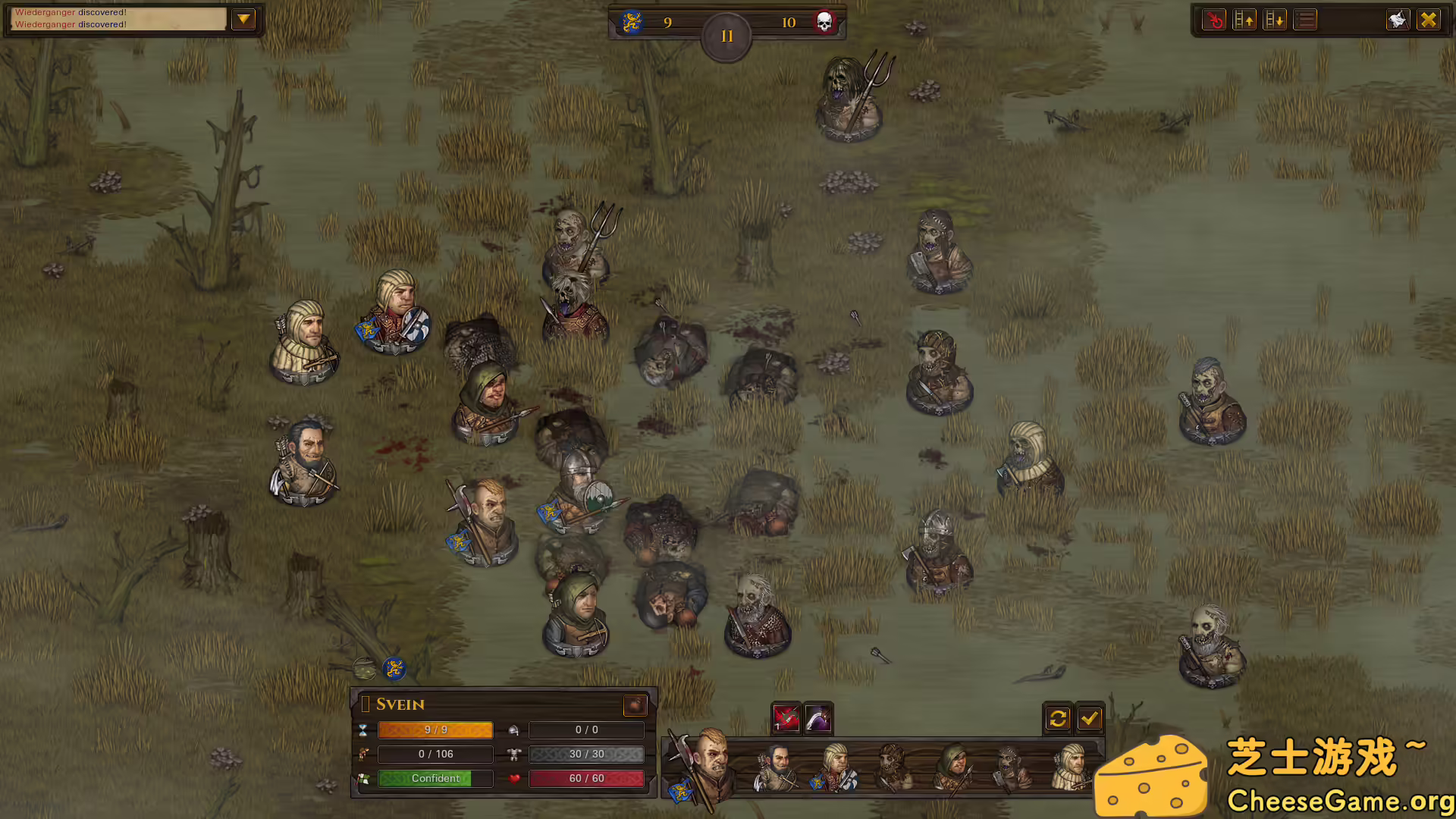Open Svein's quick item bag slot

coord(635,705)
